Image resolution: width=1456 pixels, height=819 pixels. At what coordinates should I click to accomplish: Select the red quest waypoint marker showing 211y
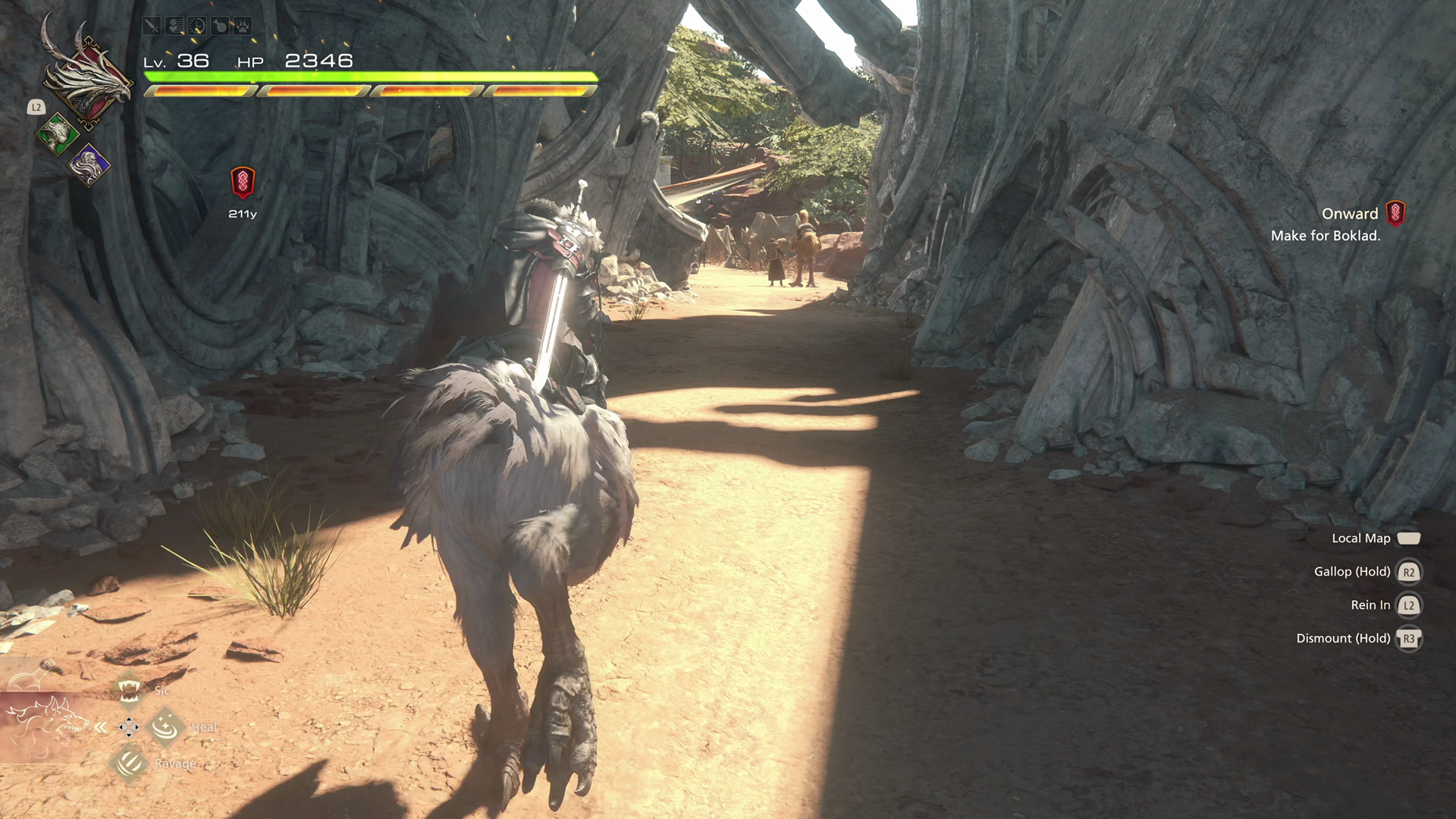point(243,182)
